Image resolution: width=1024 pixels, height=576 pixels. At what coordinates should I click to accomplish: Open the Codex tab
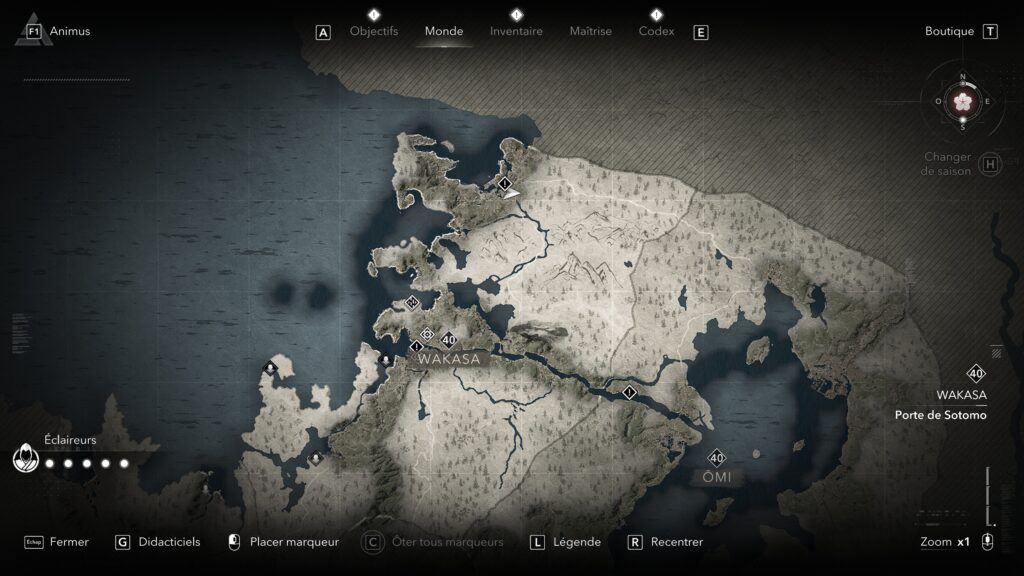(656, 31)
